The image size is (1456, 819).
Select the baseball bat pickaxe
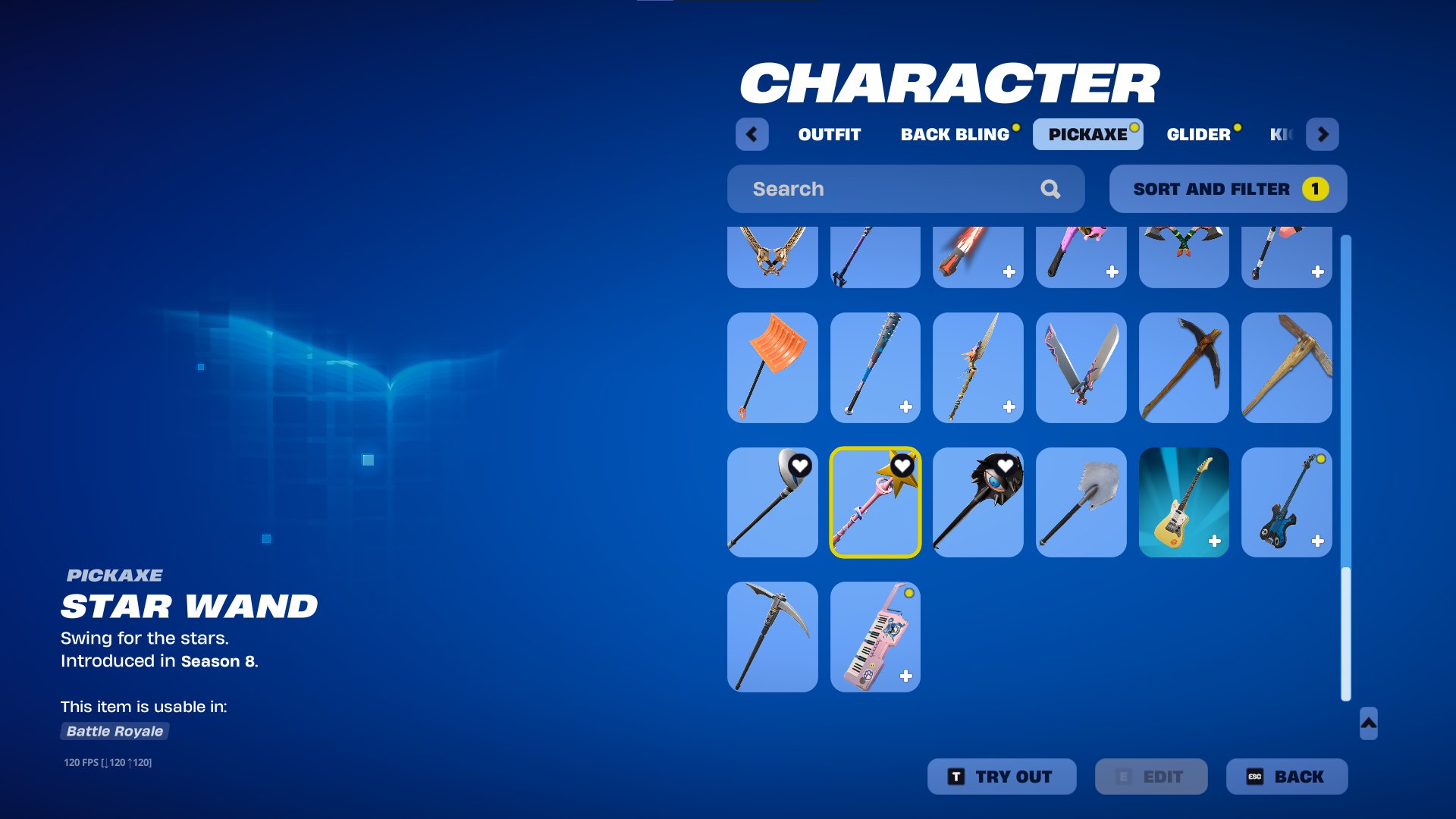click(x=875, y=367)
